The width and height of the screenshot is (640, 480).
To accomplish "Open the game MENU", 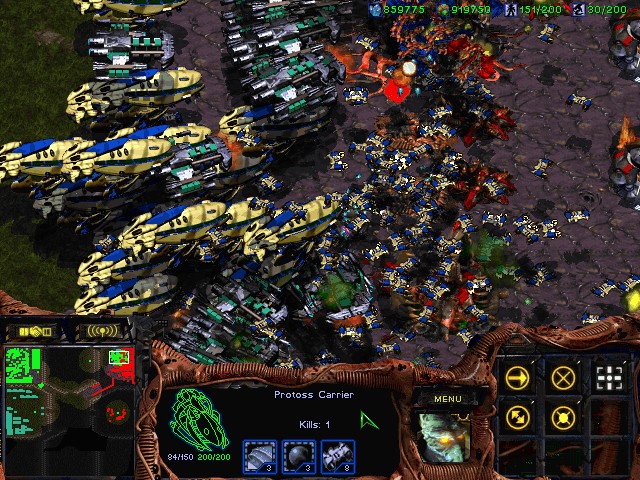I will tap(447, 399).
